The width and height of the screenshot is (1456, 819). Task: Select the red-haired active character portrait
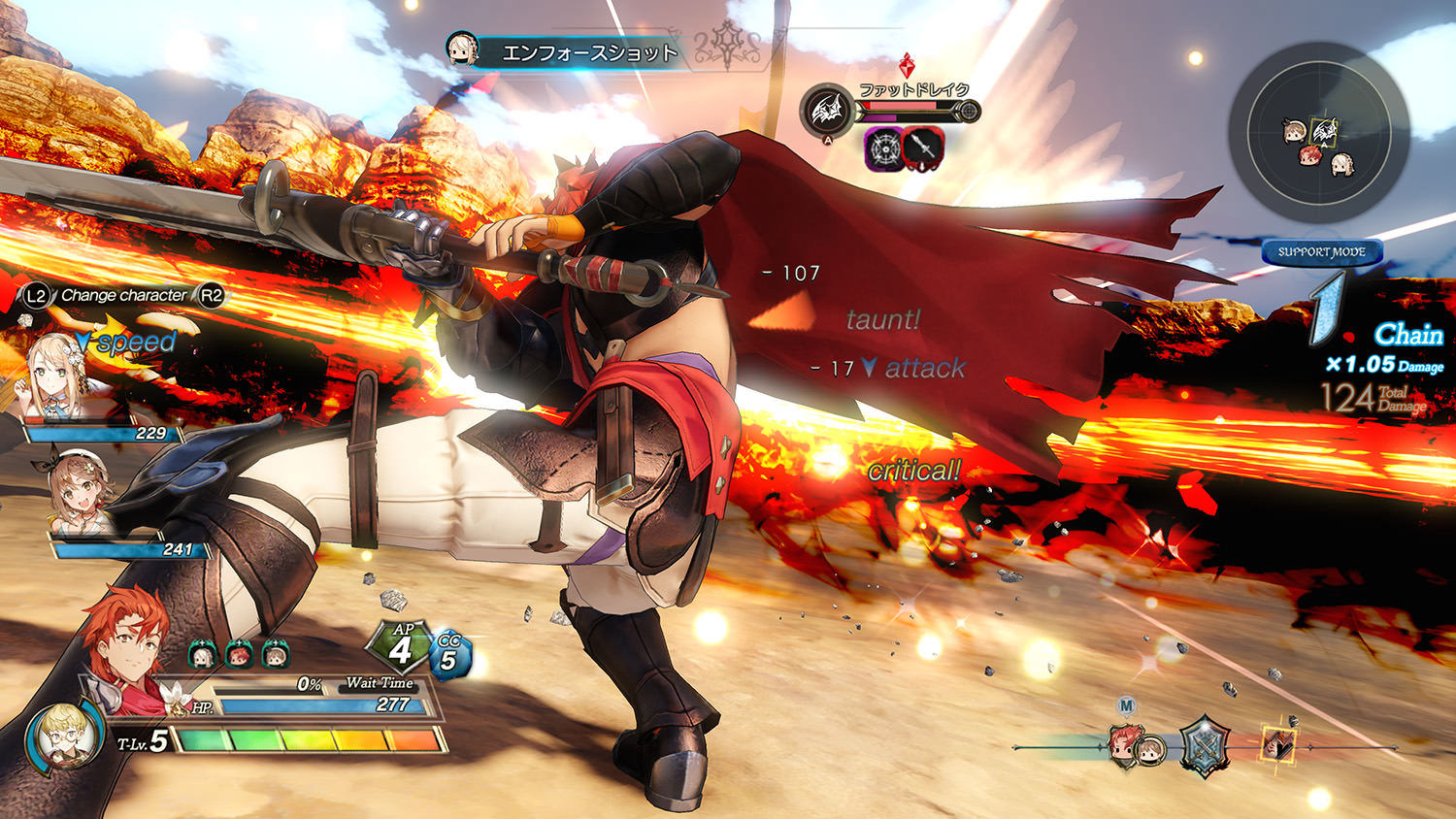click(x=121, y=640)
